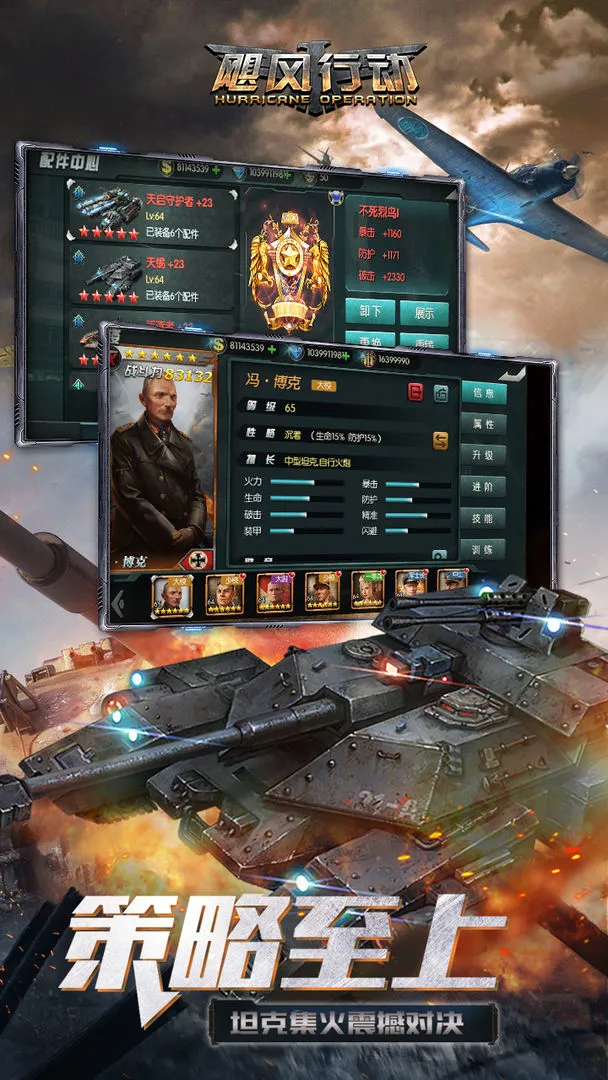Select the 进阶 advancement tab

[x=484, y=487]
